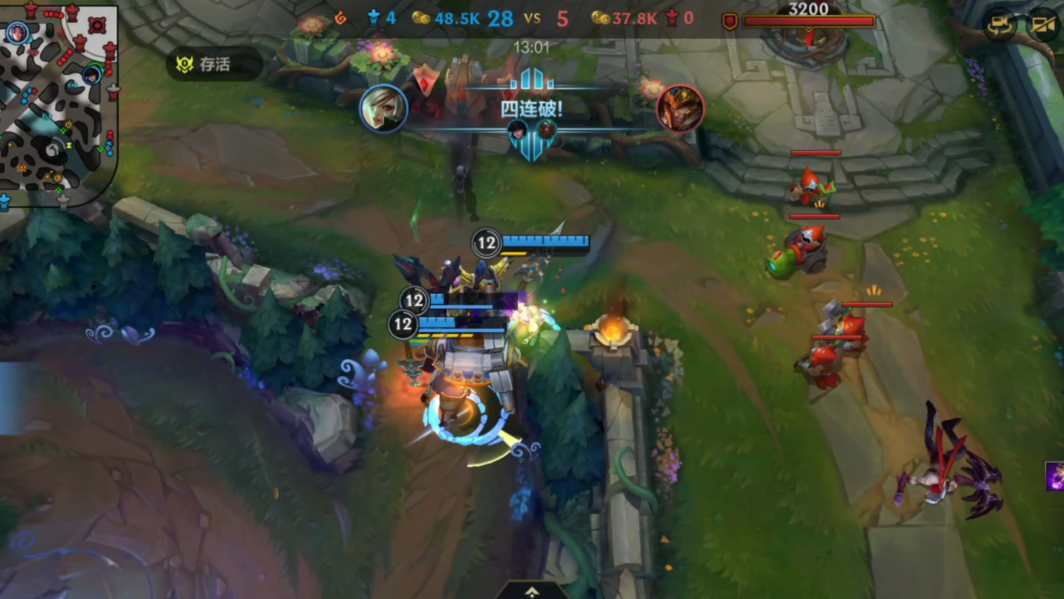Select the blonde champion portrait in the kill banner
Viewport: 1064px width, 599px height.
click(383, 108)
